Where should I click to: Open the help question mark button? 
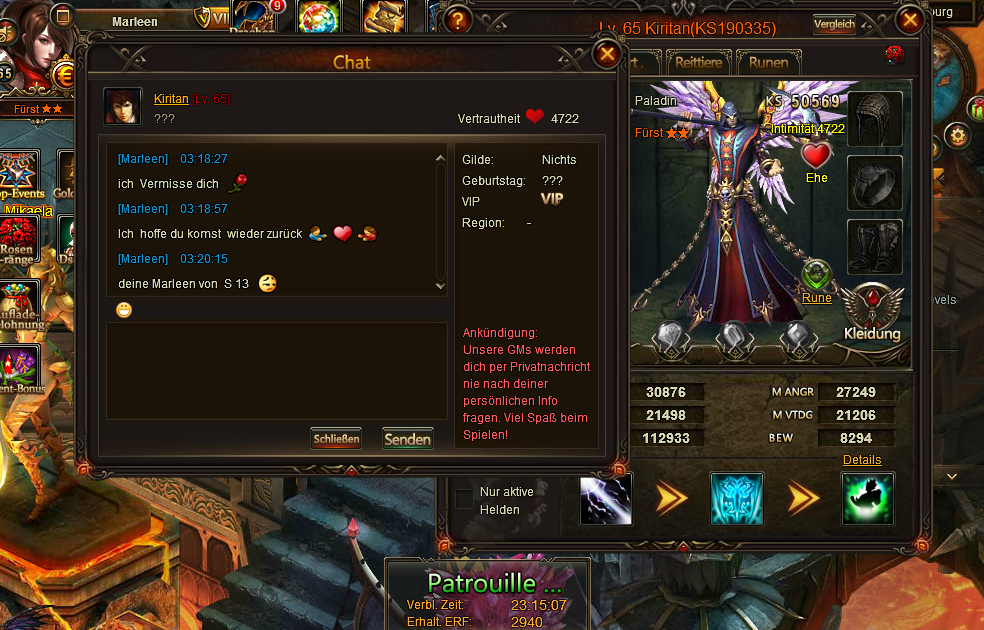[x=458, y=19]
